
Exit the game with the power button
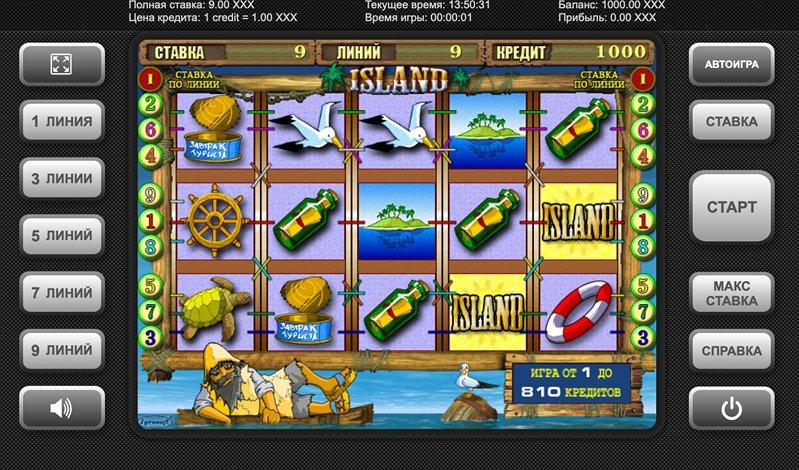731,408
